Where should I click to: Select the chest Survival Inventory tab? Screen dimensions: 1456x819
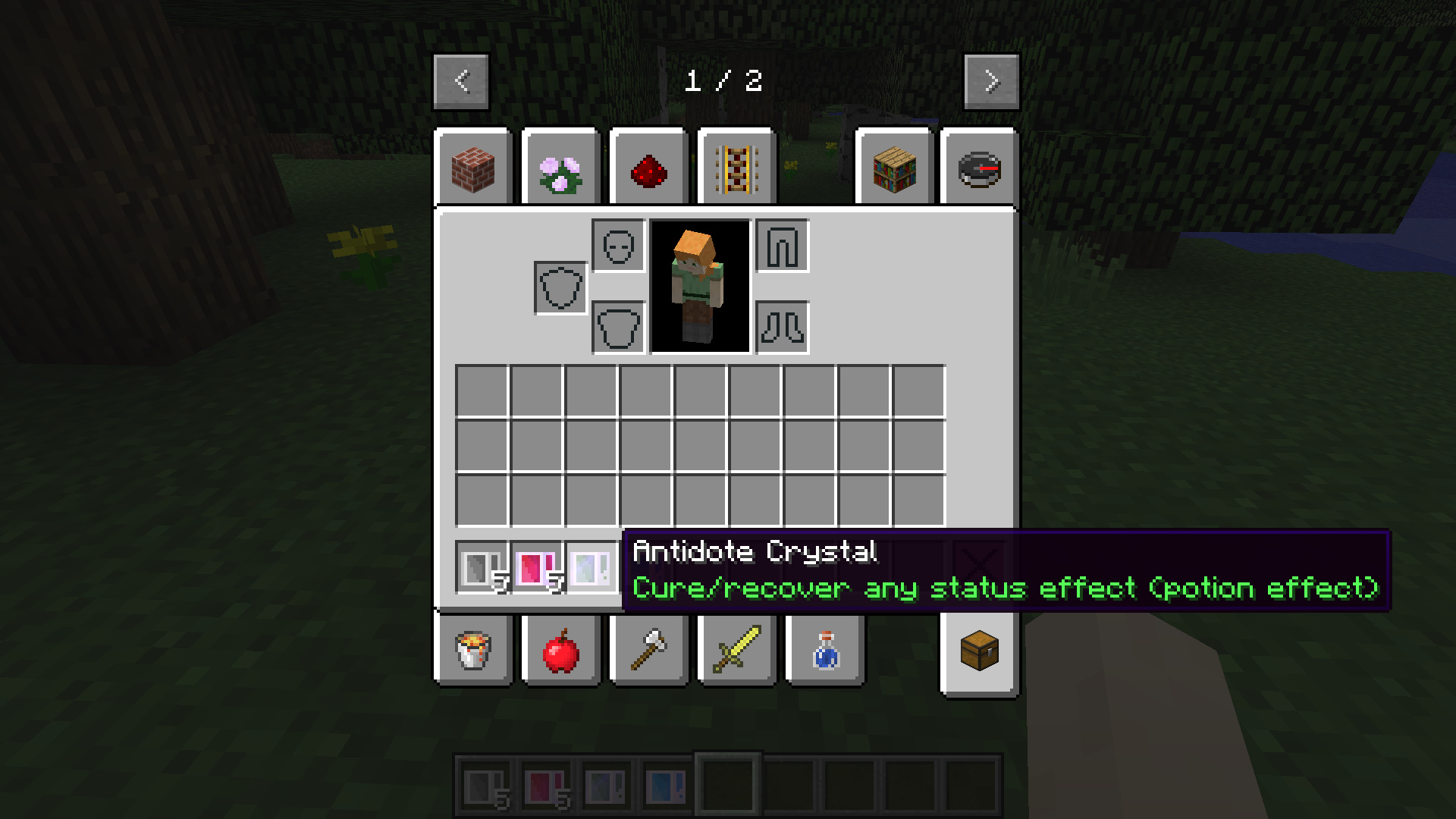[979, 651]
